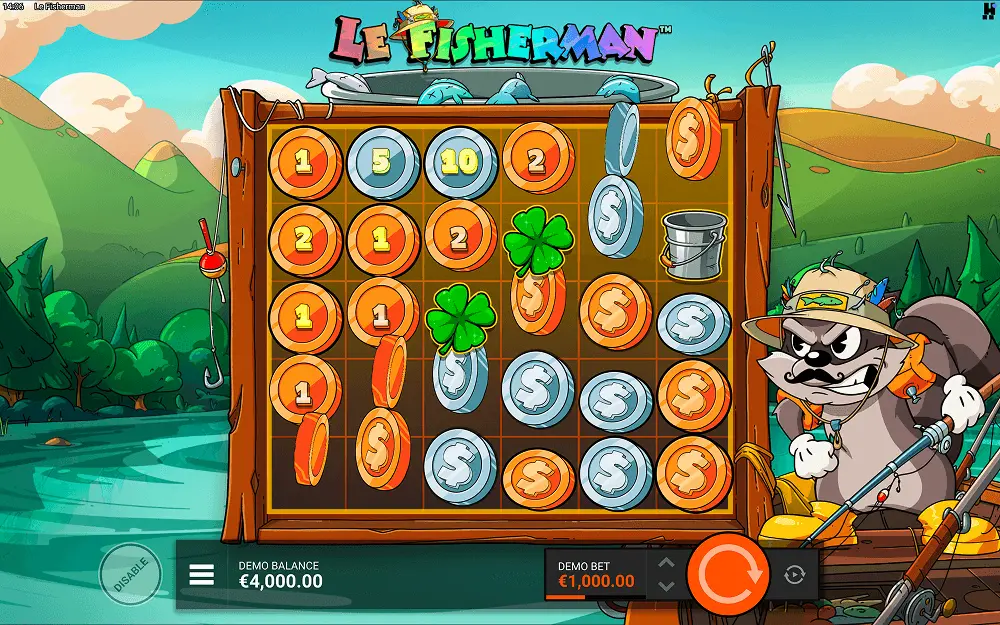1000x625 pixels.
Task: Decrease the demo bet amount
Action: click(x=666, y=586)
